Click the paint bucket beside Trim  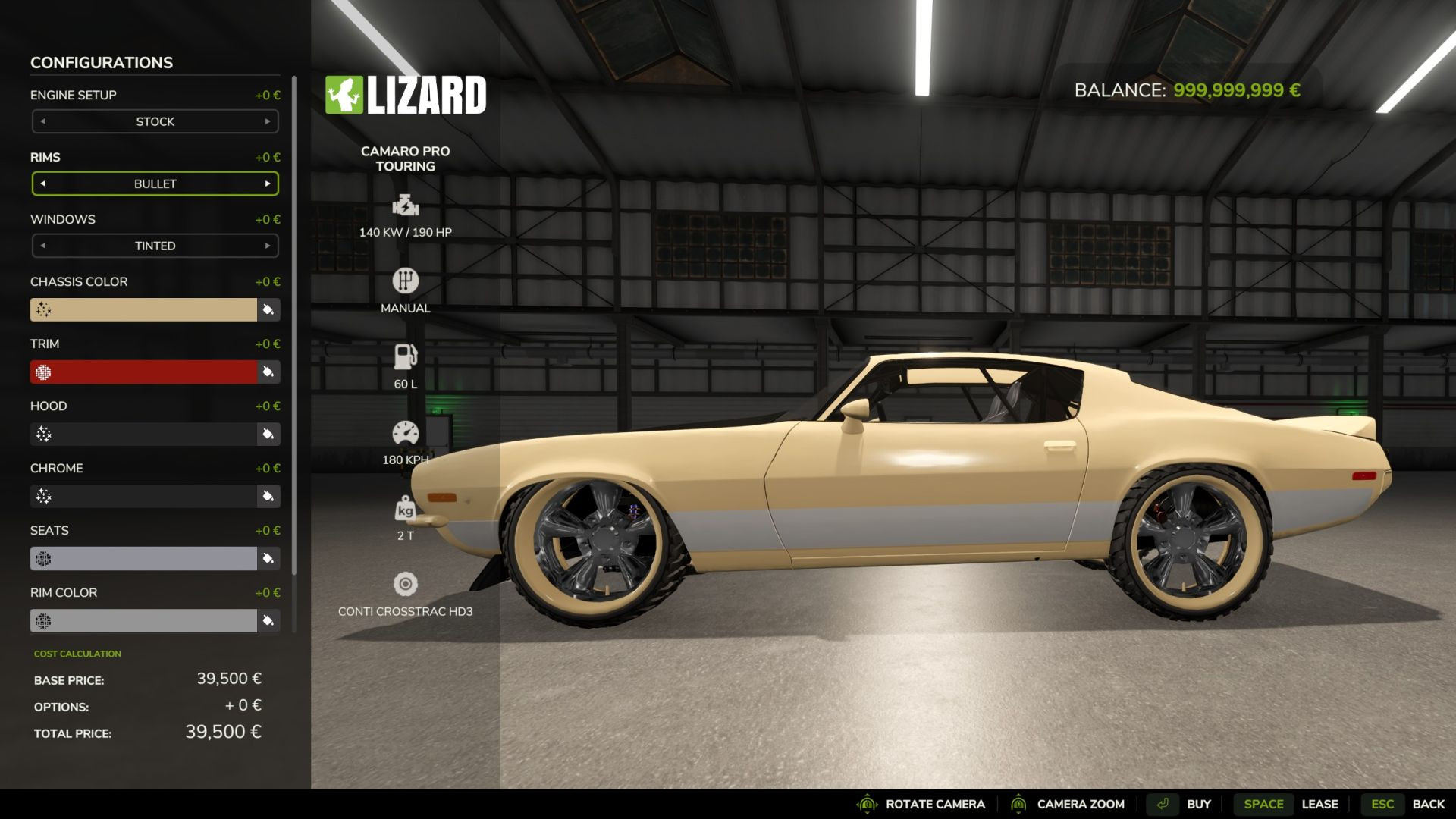point(268,372)
